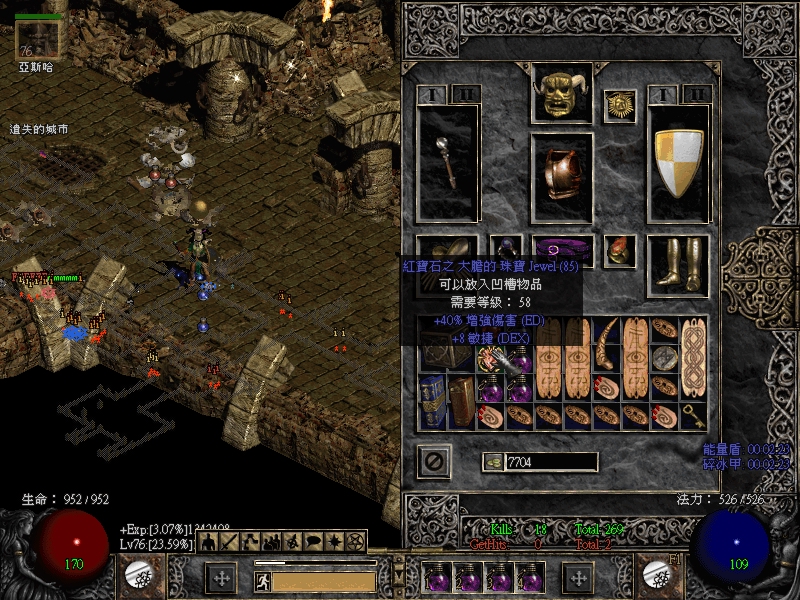Select the key in the inventory

click(x=694, y=413)
